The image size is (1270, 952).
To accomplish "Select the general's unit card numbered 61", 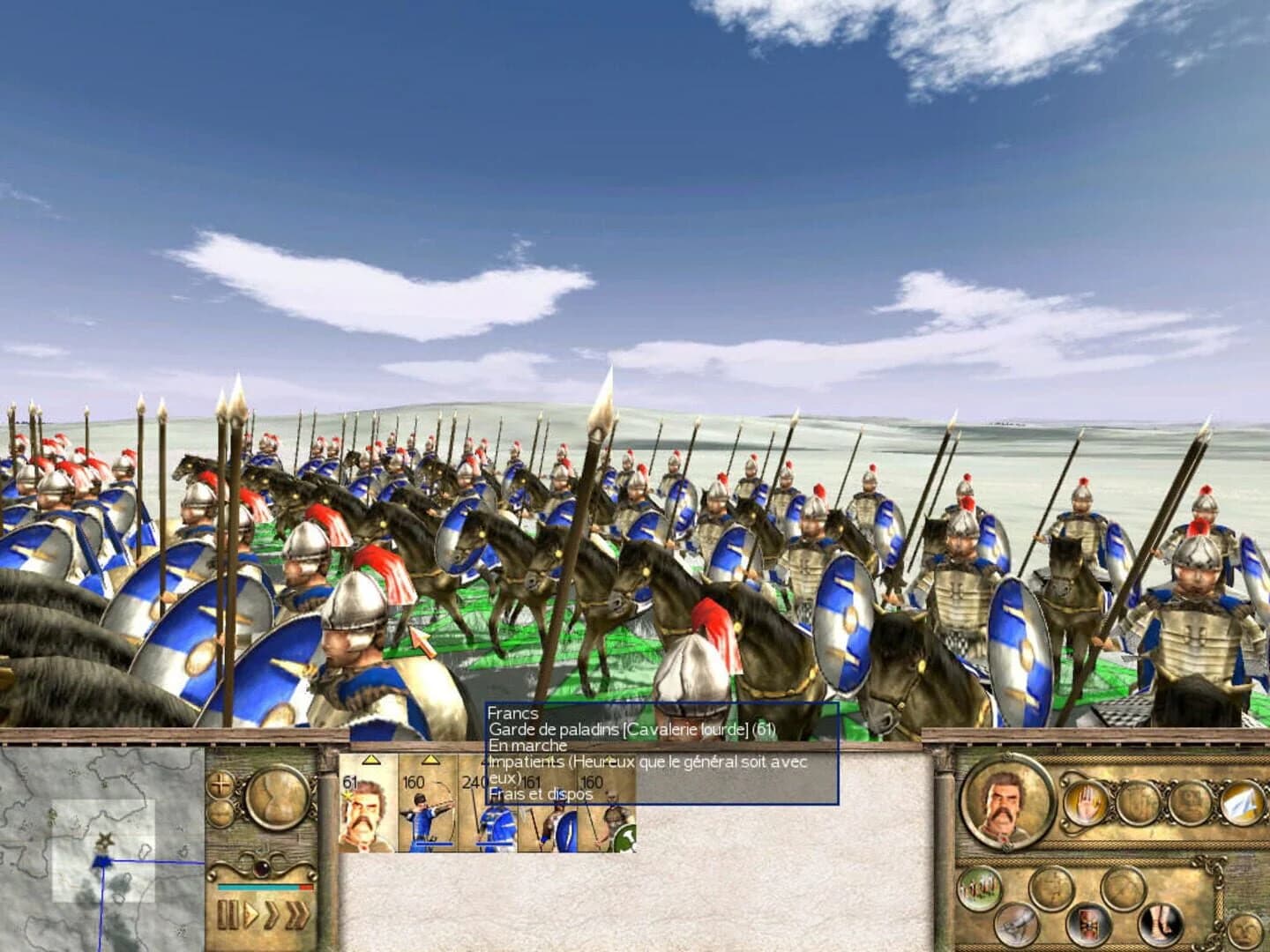I will 366,815.
